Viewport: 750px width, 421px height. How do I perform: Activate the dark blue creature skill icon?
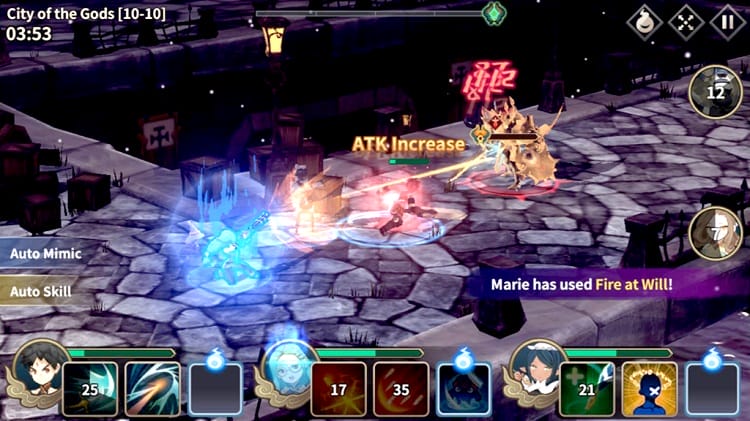click(463, 389)
